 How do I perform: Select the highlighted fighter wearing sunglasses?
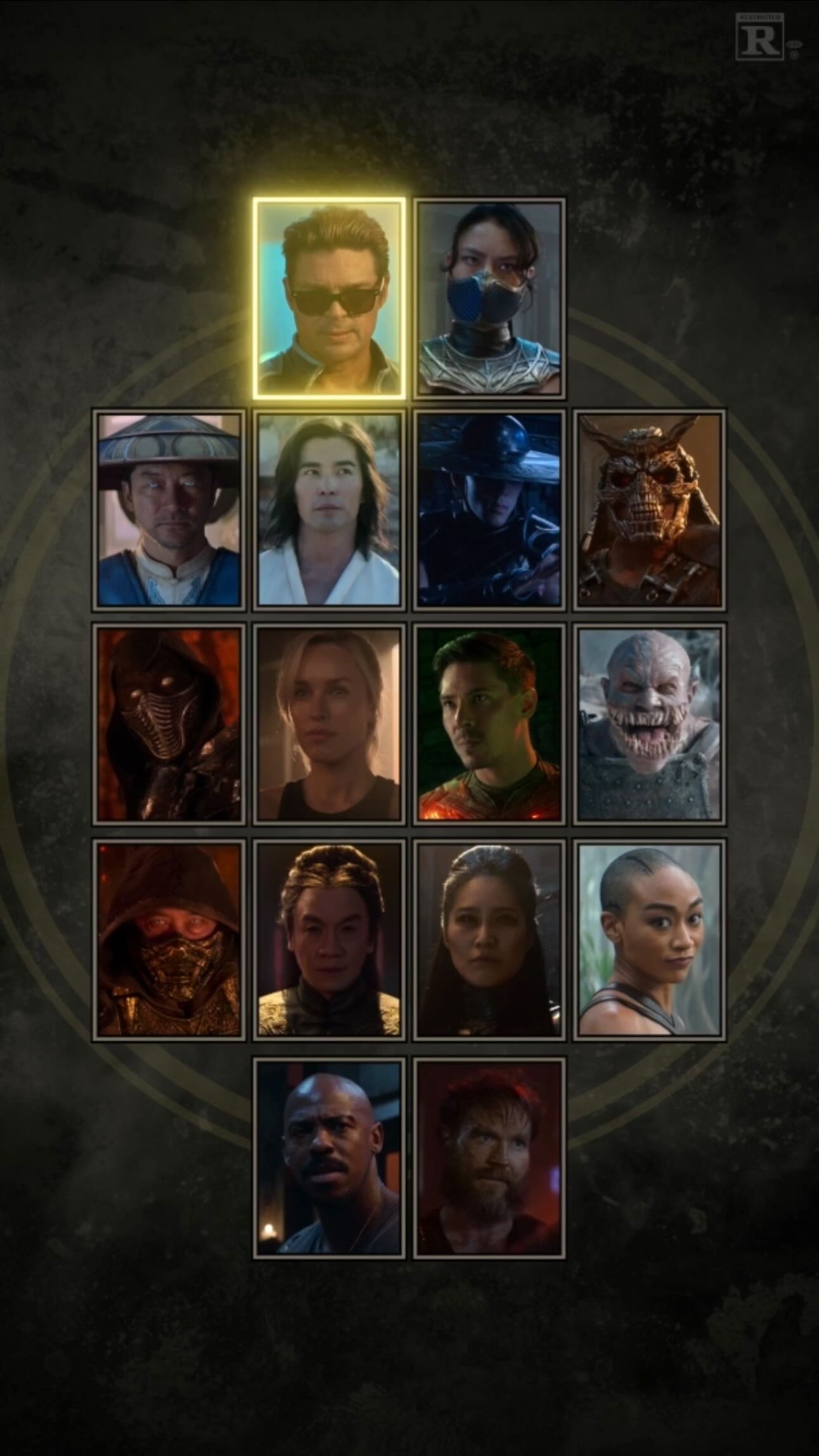[329, 299]
